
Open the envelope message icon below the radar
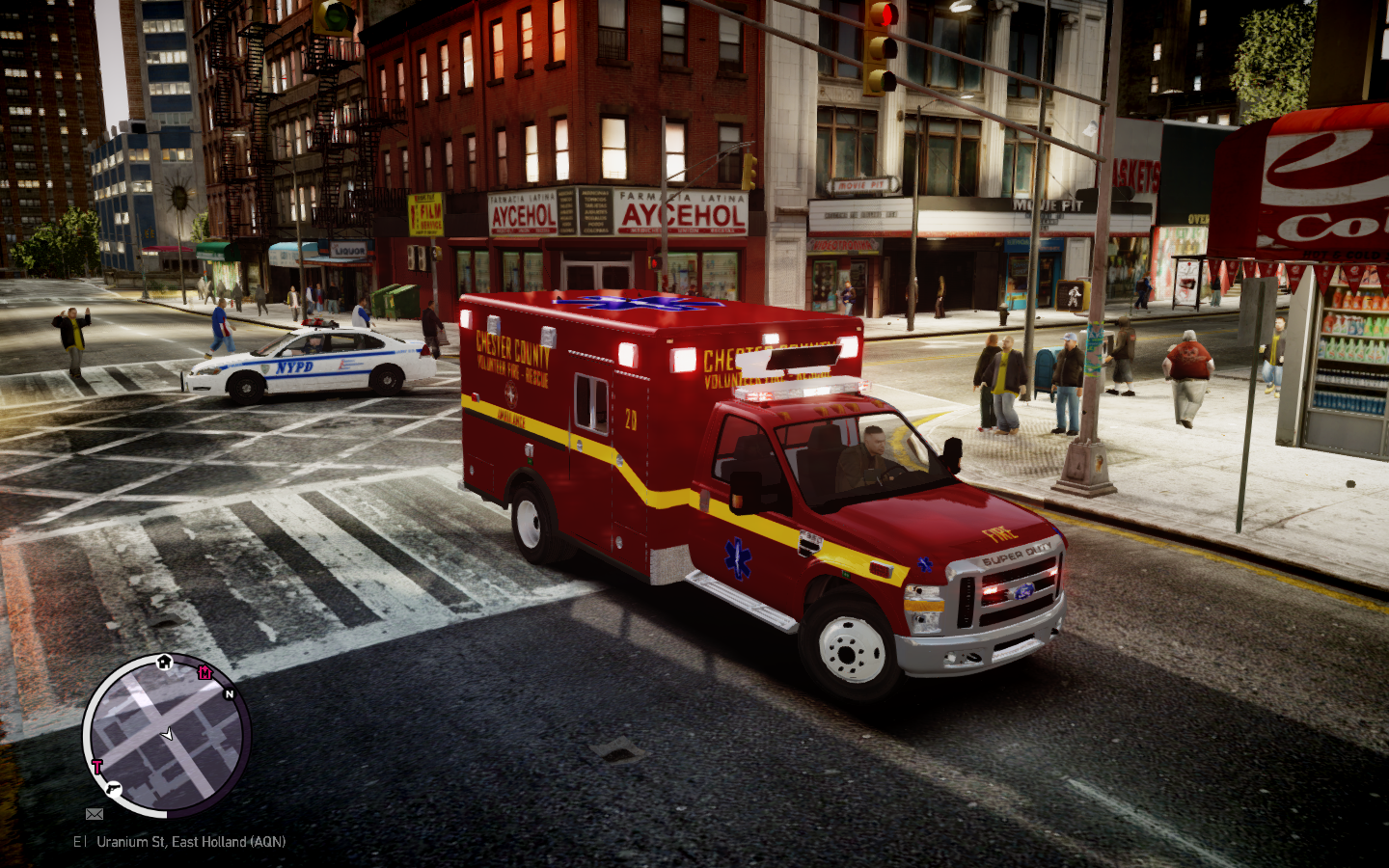[x=94, y=814]
